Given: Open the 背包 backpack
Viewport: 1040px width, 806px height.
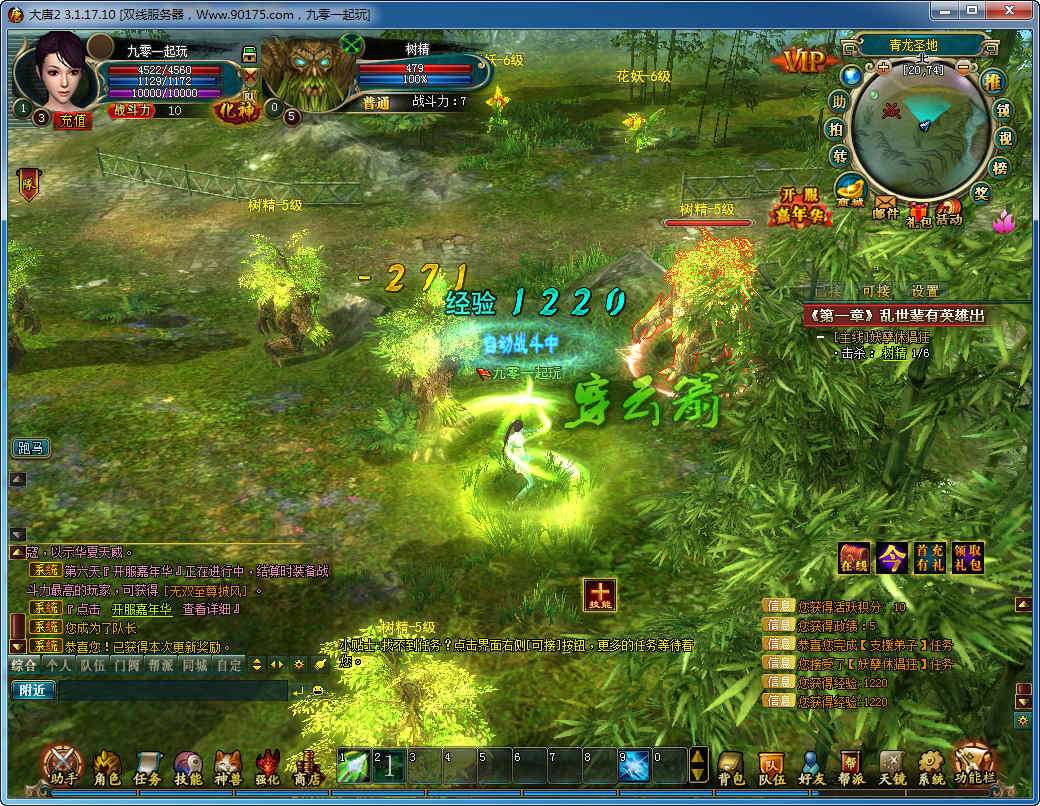Looking at the screenshot, I should [731, 765].
